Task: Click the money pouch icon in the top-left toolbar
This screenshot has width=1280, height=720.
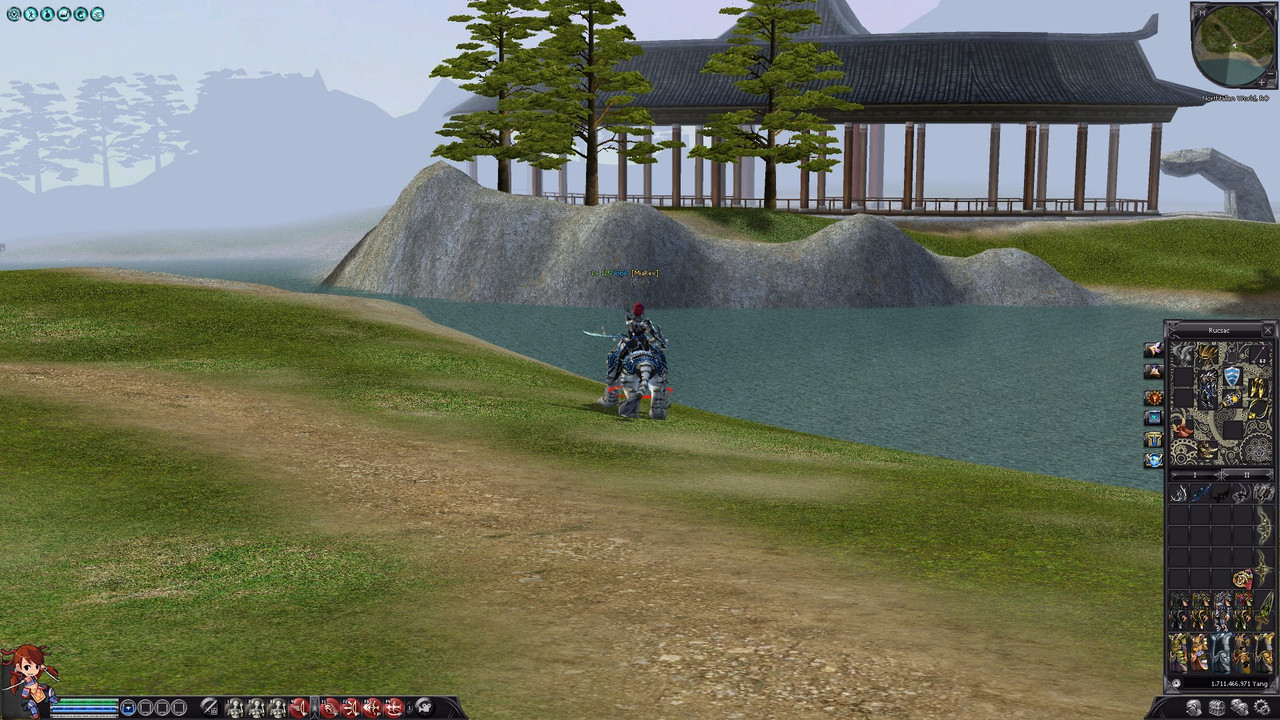Action: coord(46,14)
